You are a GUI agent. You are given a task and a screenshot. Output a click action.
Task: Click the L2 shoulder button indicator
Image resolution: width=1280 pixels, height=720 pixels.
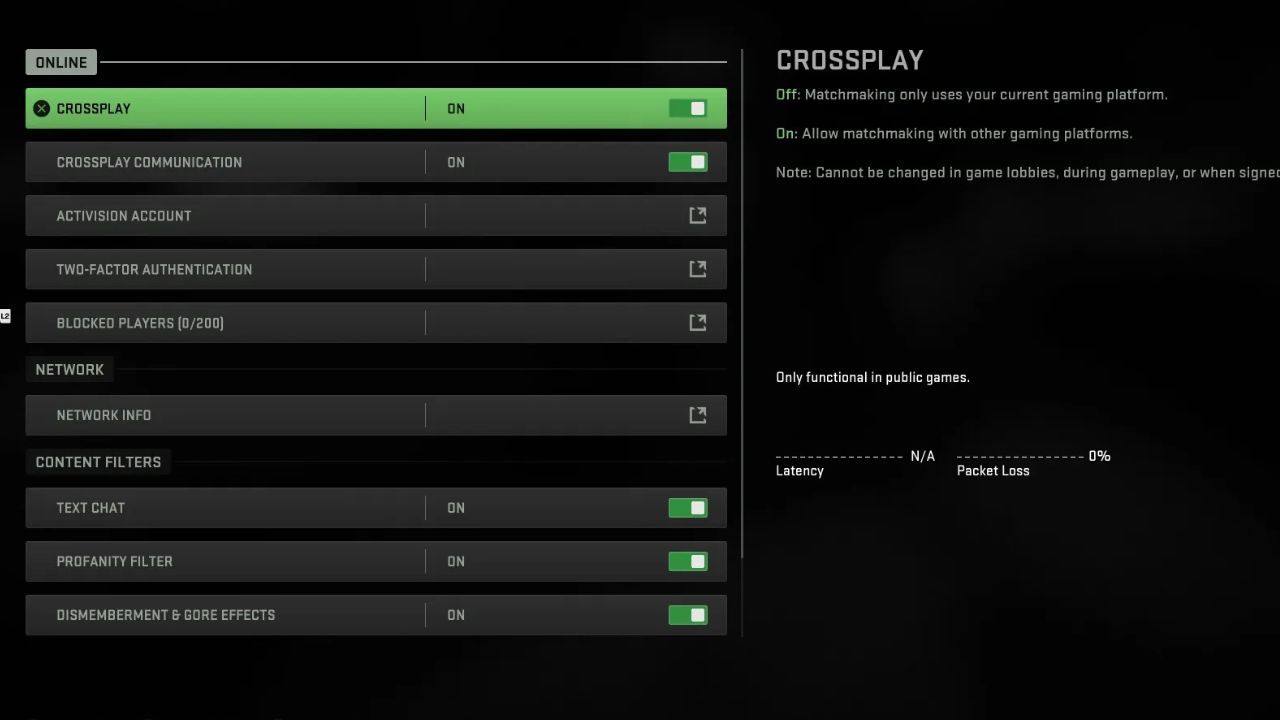pos(6,316)
